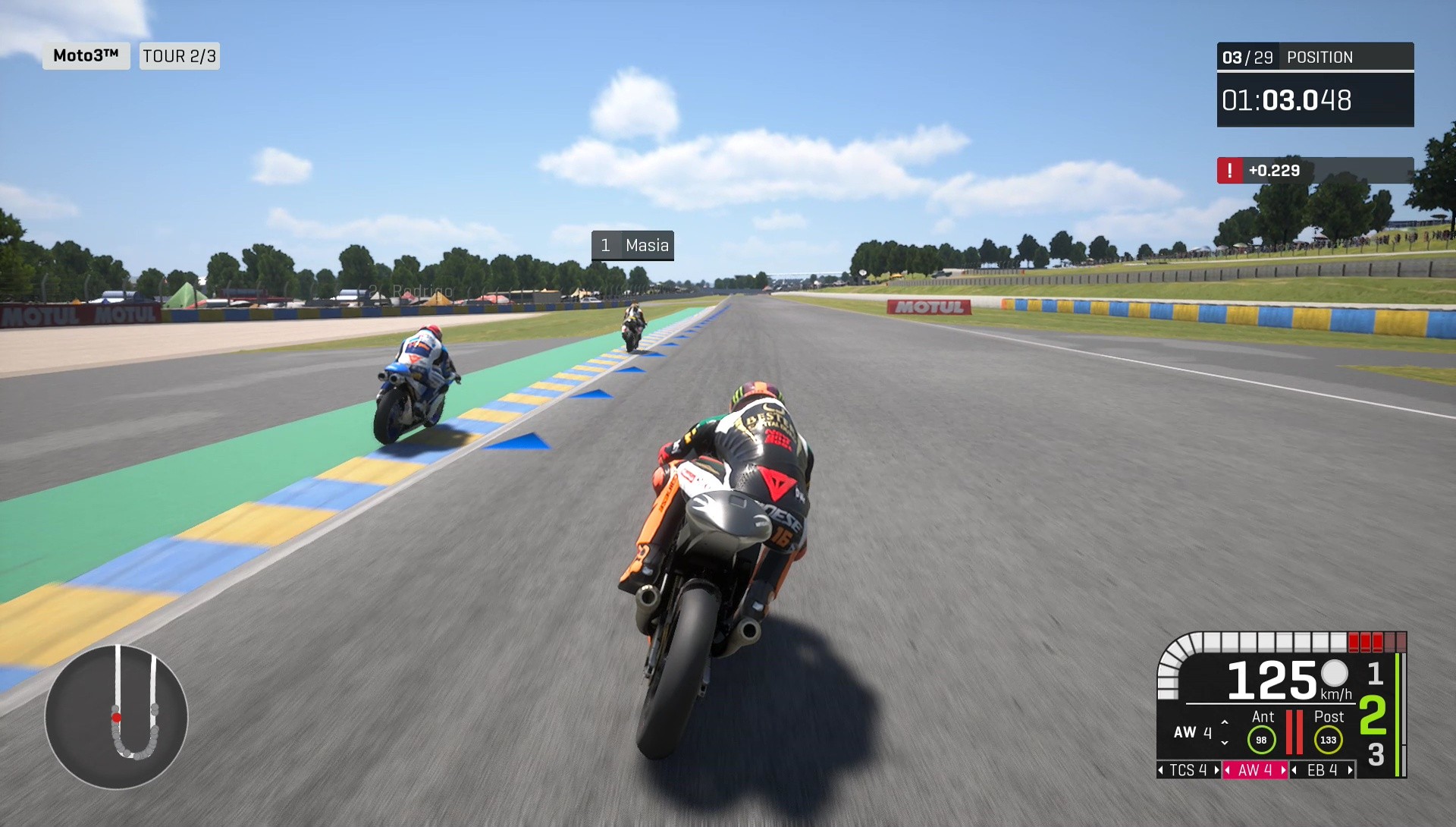
Task: Toggle the TCS 4 traction control setting
Action: 1188,769
